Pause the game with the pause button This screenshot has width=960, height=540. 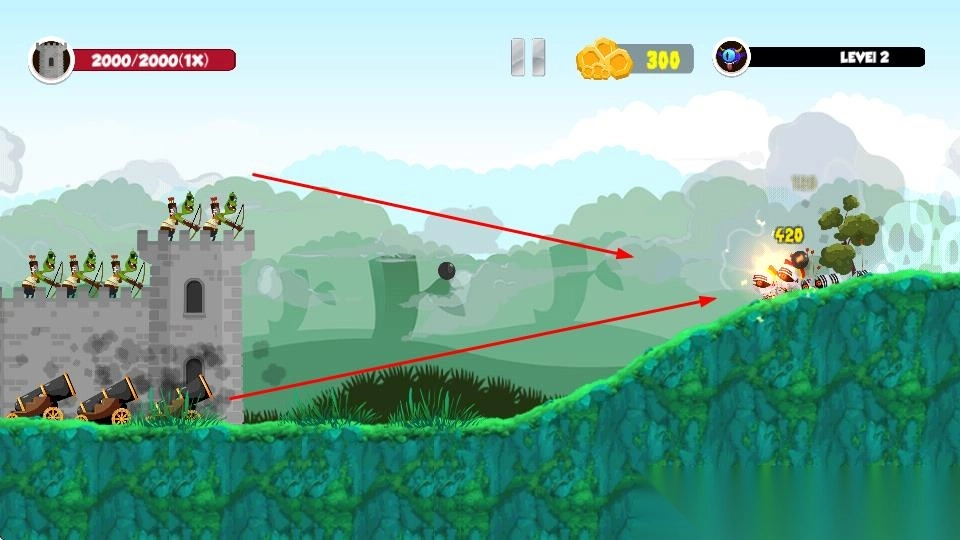pos(527,57)
